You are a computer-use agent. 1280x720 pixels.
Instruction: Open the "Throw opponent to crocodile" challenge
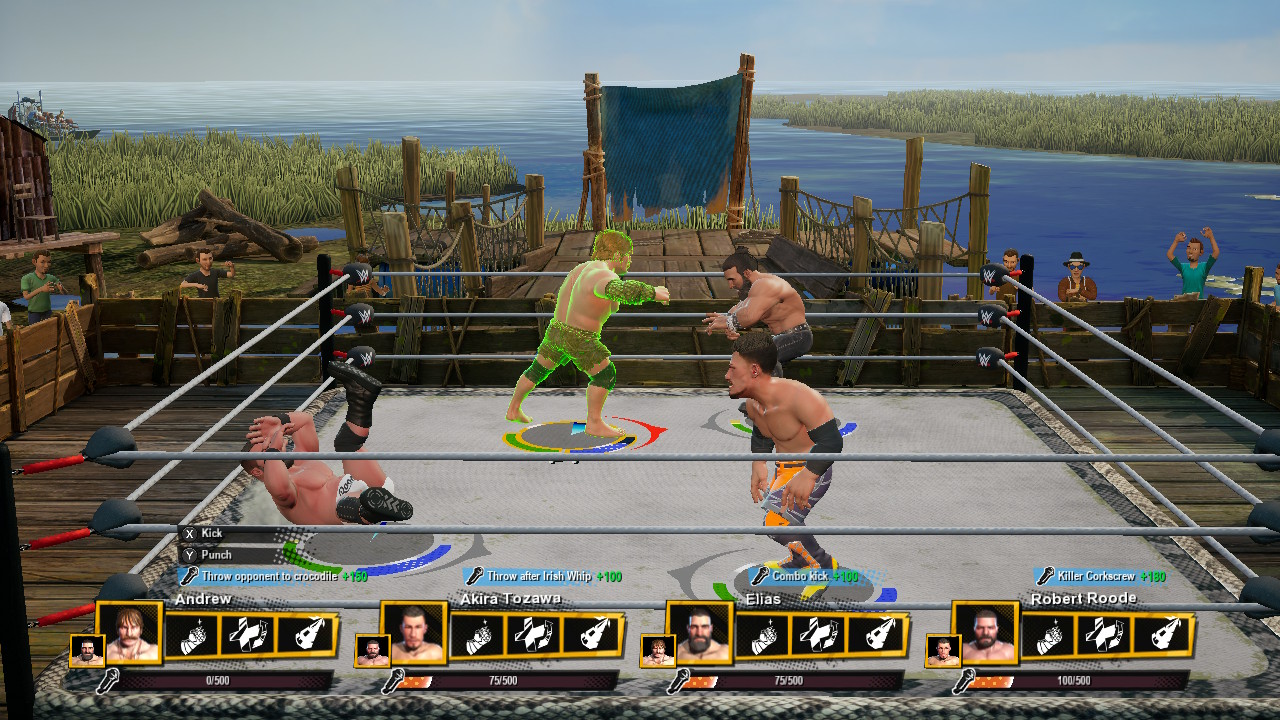coord(273,576)
